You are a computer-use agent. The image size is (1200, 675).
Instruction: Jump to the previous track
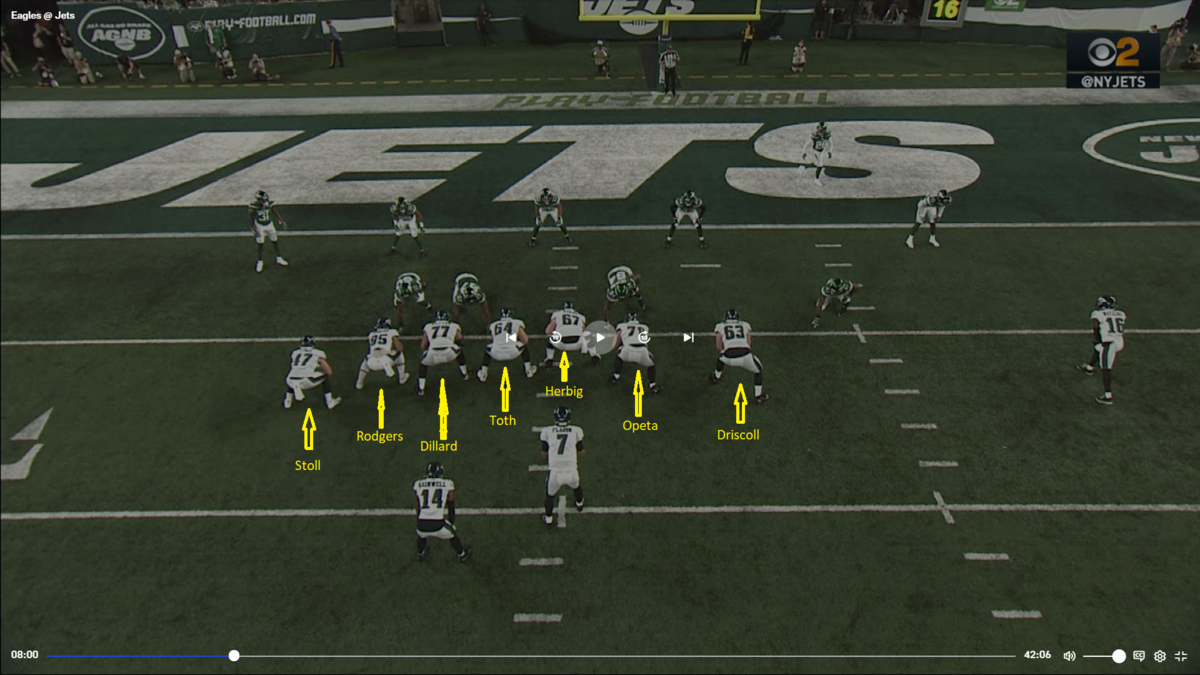[x=511, y=338]
